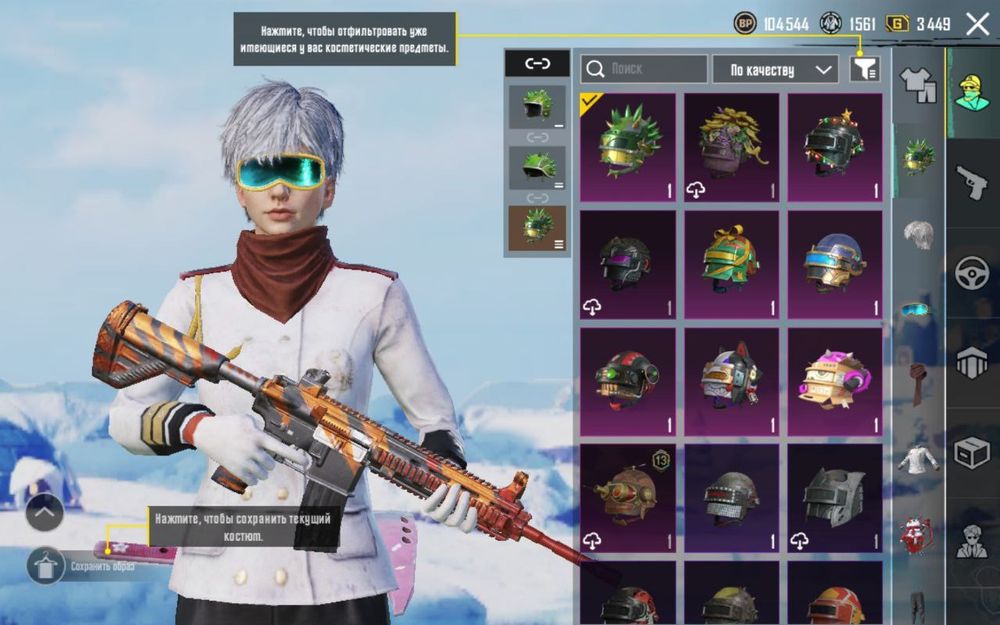Open the crate box tab
Image resolution: width=1000 pixels, height=625 pixels.
[x=972, y=452]
